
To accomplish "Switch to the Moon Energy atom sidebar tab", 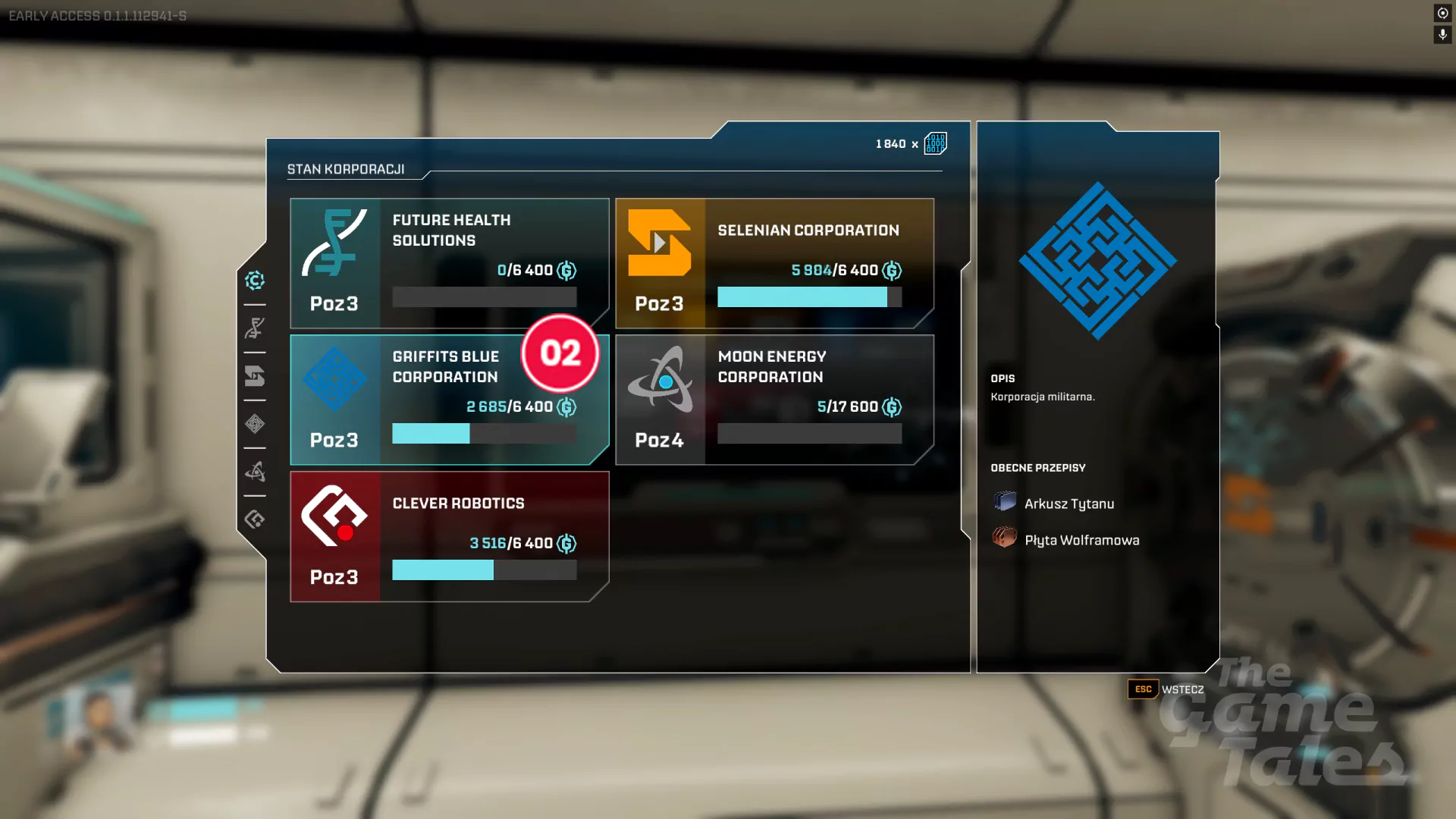I will pos(255,472).
